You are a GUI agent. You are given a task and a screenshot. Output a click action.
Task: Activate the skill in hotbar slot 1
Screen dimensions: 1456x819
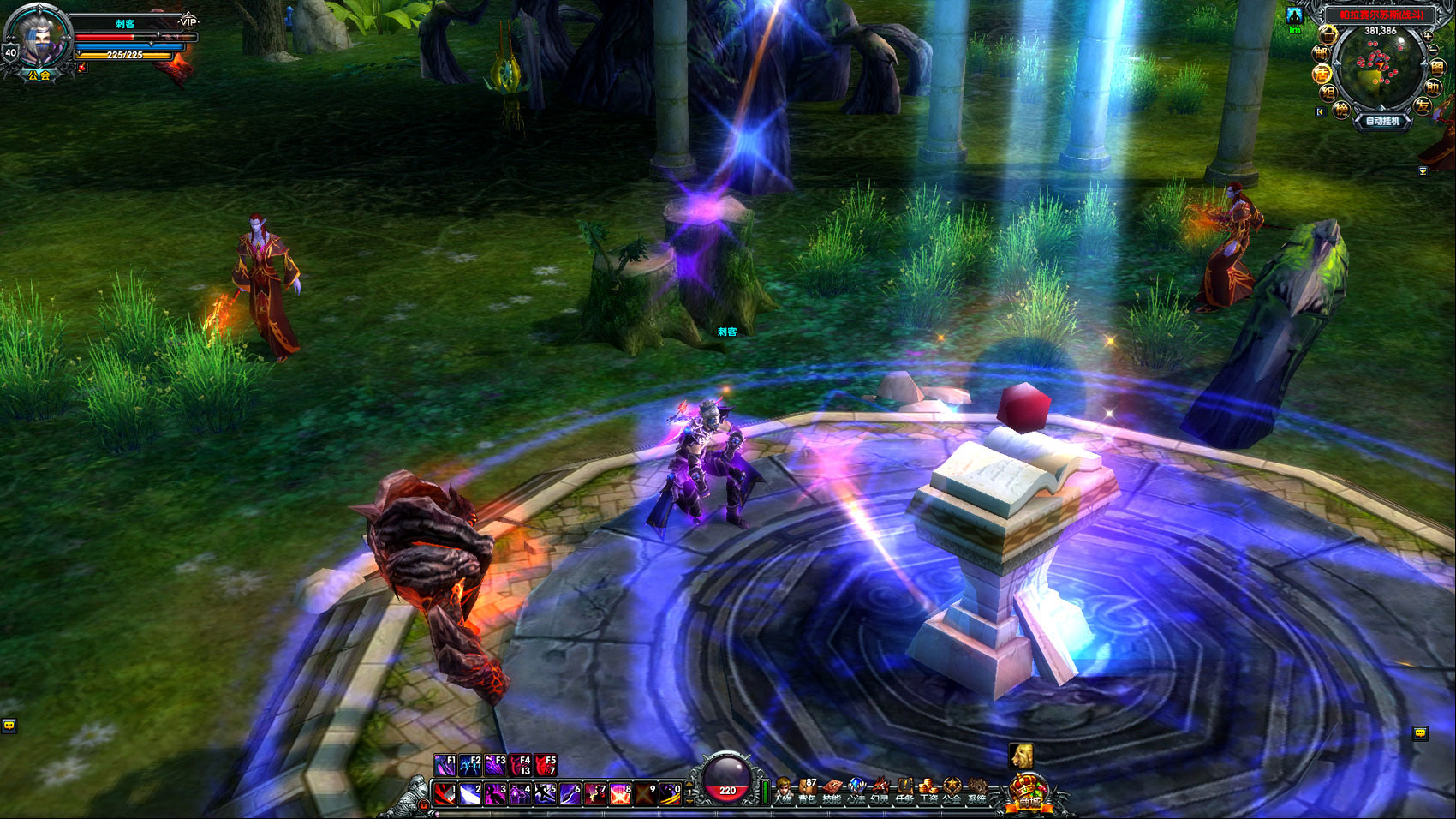[x=444, y=794]
